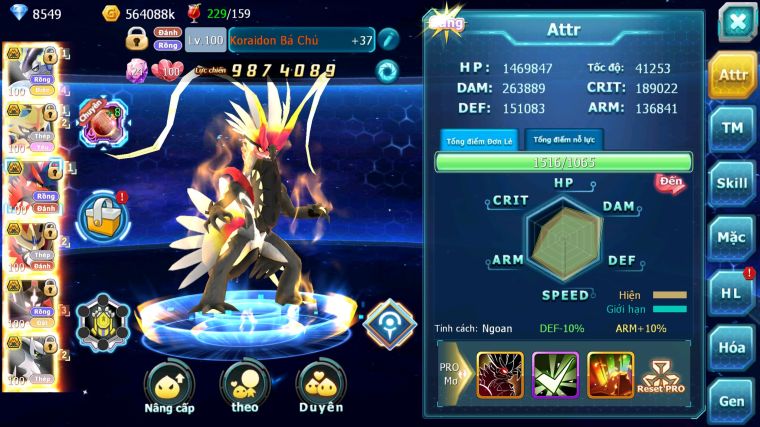This screenshot has width=760, height=427.
Task: Close the character panel with the X button
Action: tap(736, 22)
